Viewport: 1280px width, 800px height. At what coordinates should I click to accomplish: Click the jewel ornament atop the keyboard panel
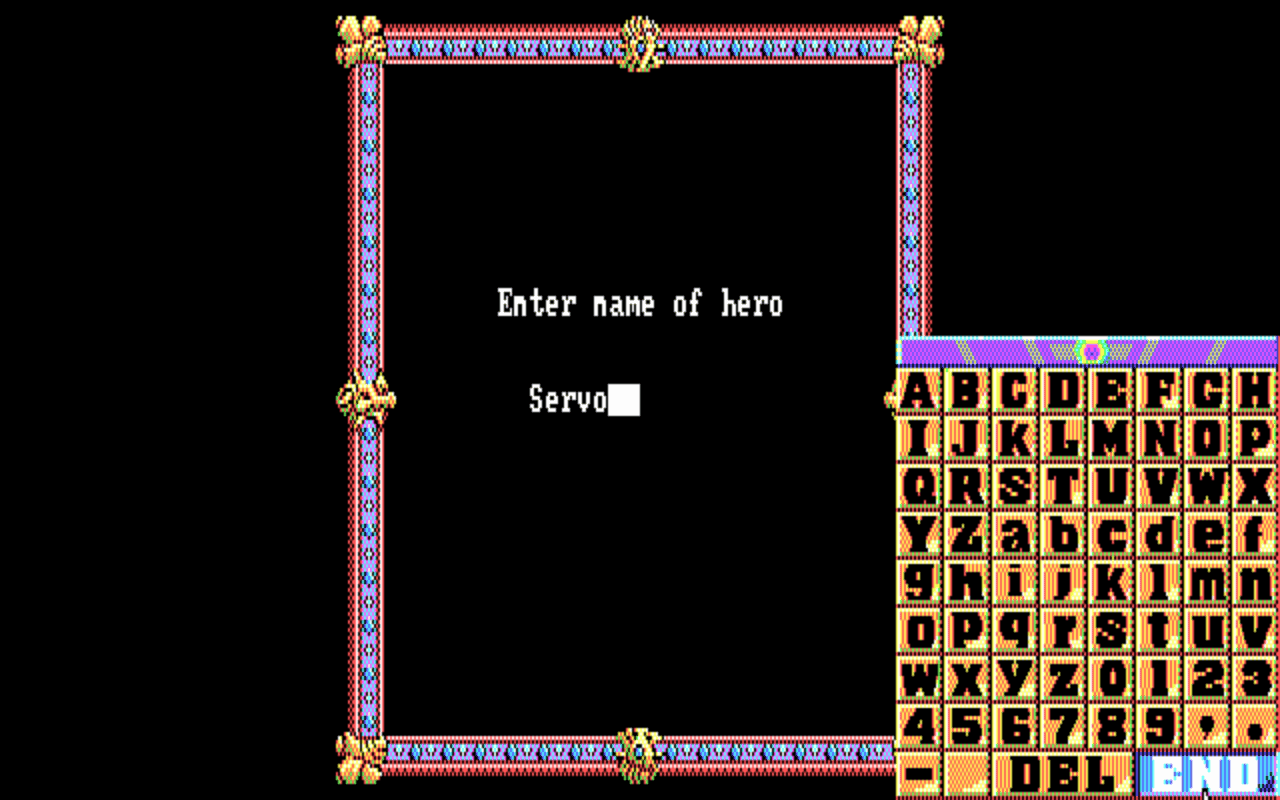coord(1090,350)
